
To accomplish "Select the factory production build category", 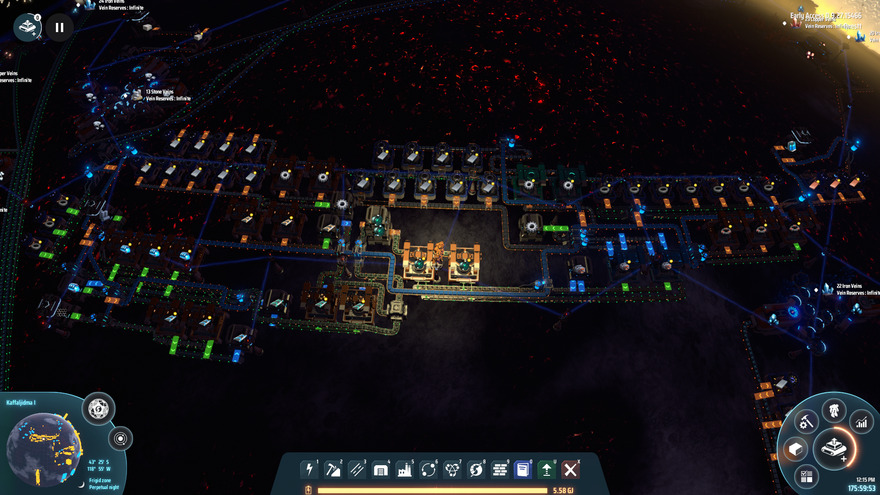I will (405, 469).
